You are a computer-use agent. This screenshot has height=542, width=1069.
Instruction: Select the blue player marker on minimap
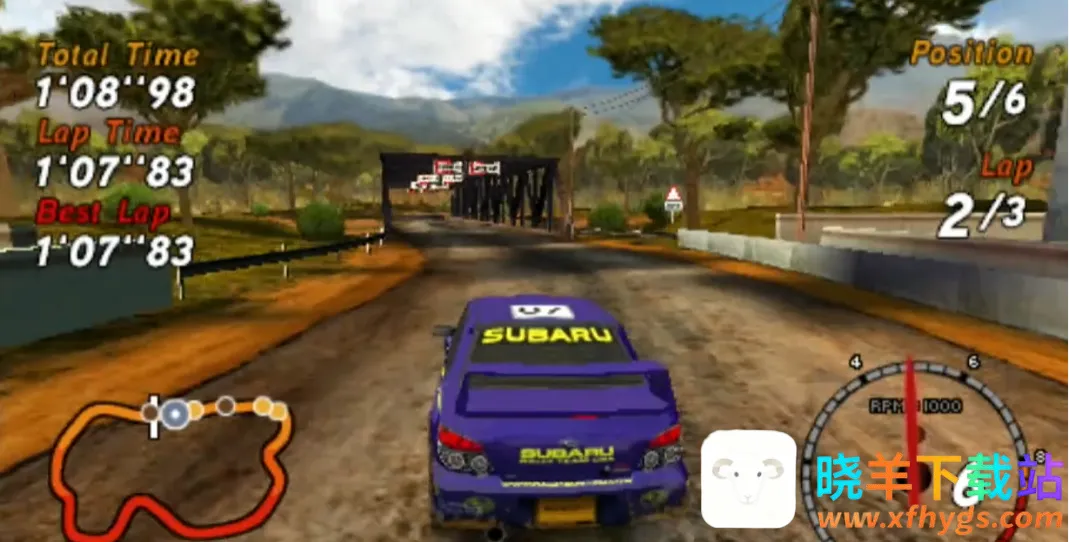click(176, 411)
